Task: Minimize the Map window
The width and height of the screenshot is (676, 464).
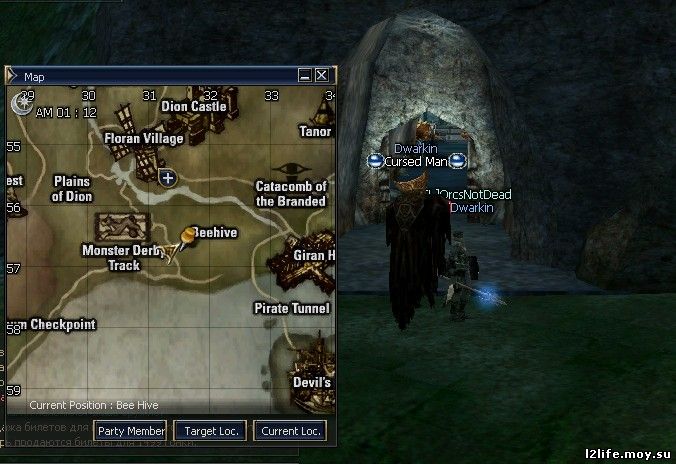Action: (305, 75)
